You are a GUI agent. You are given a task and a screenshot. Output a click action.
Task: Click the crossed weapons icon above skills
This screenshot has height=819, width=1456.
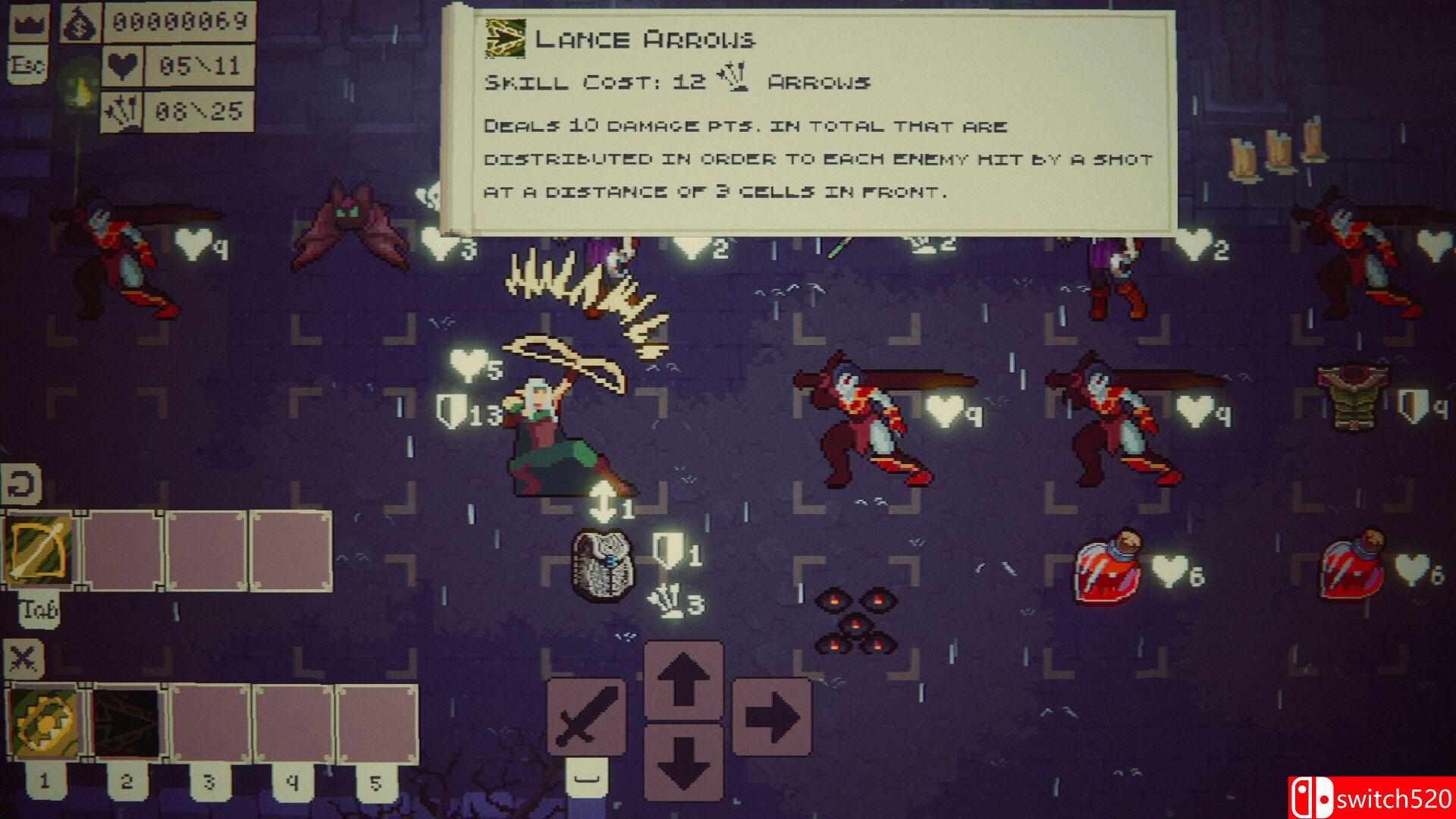[23, 658]
